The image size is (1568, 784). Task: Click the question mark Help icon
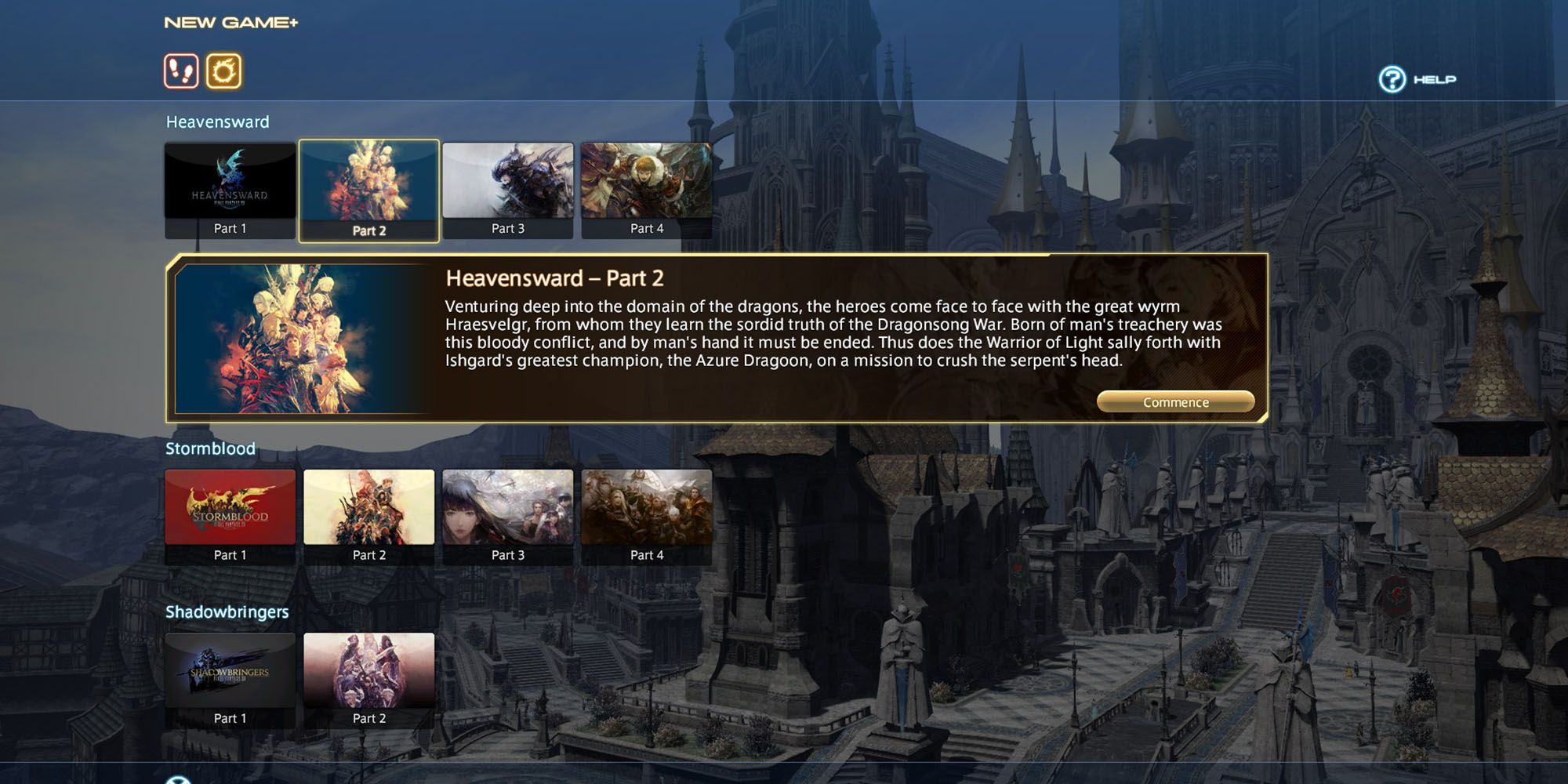1392,78
